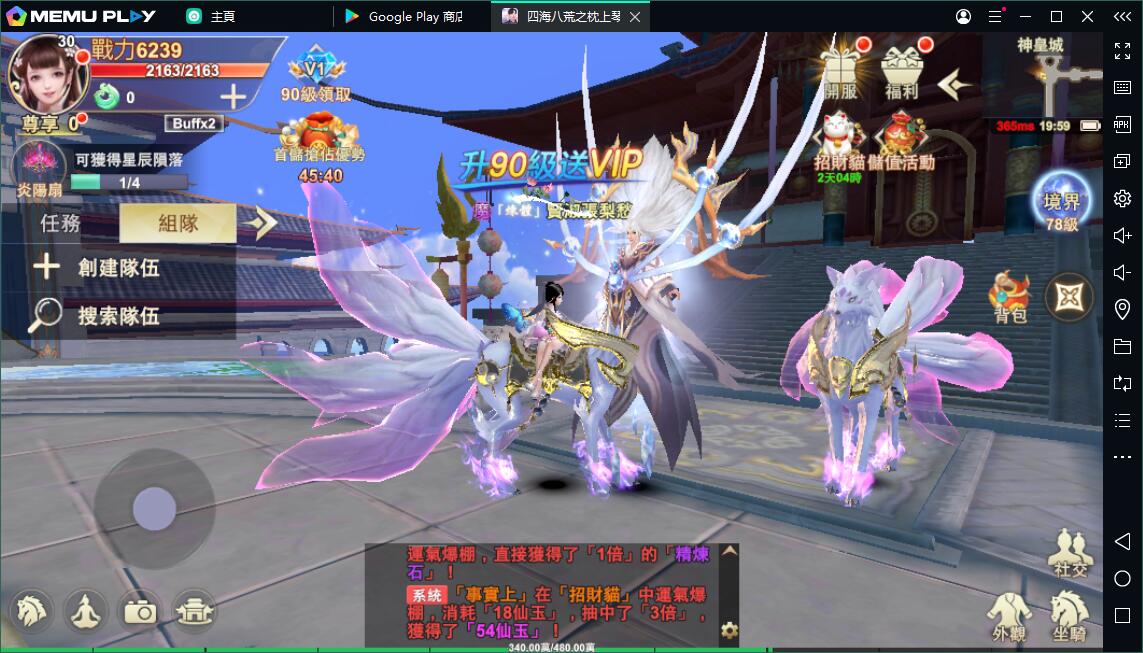The image size is (1143, 653).
Task: Switch to the Google Play emulator tab
Action: pos(412,16)
